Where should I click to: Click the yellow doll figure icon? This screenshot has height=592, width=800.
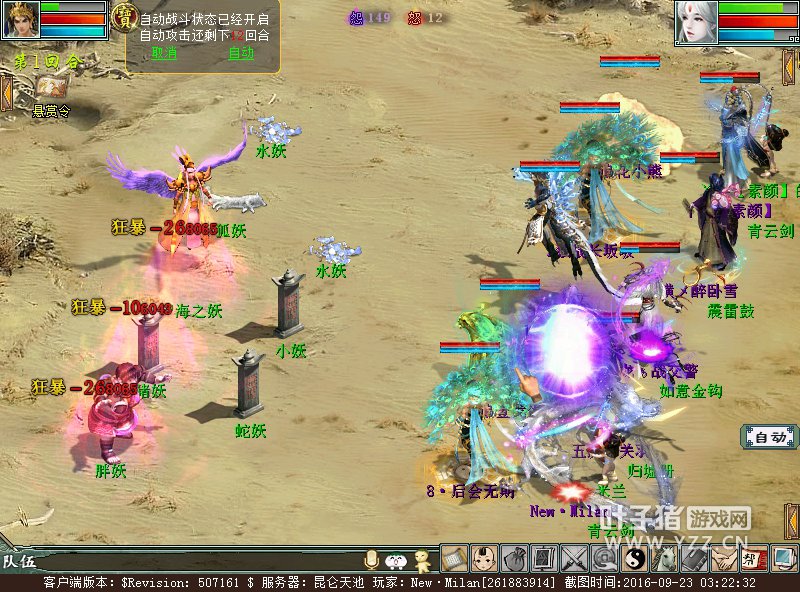pyautogui.click(x=423, y=559)
